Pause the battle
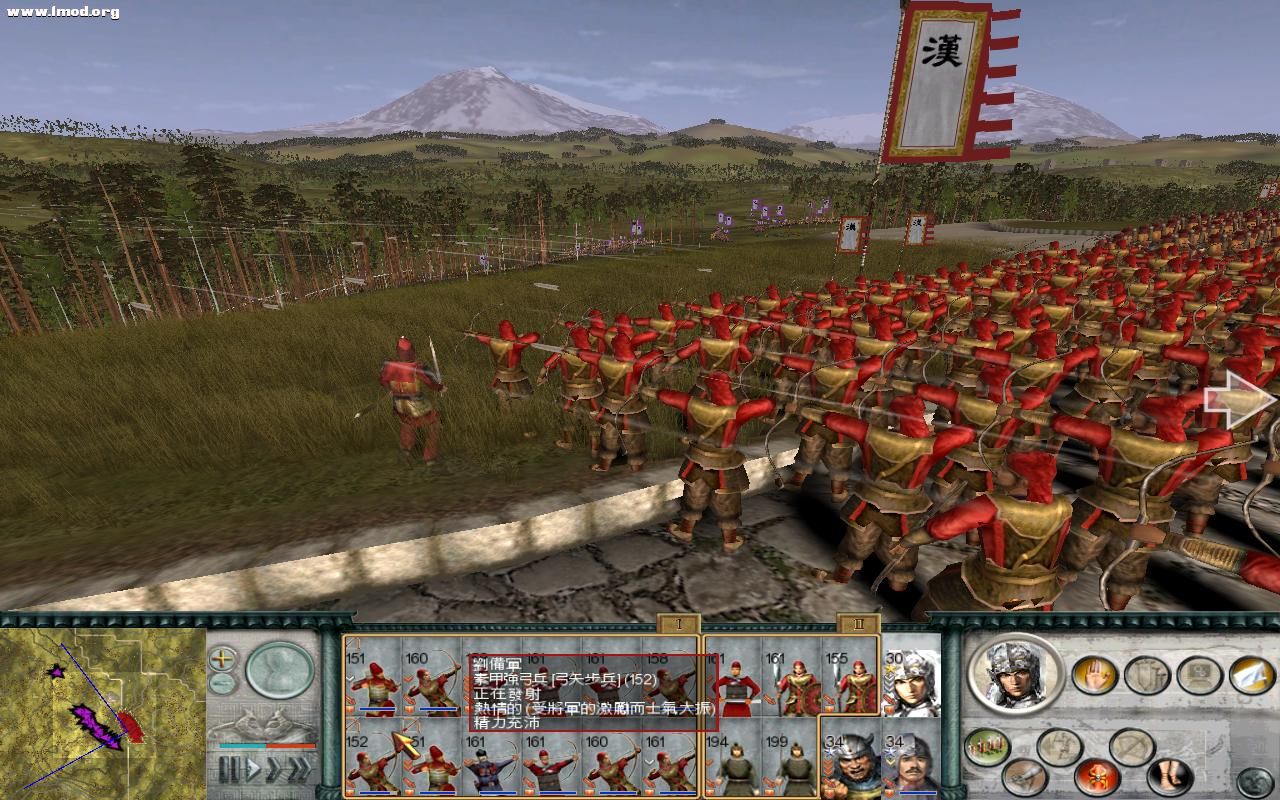The image size is (1280, 800). pos(230,769)
